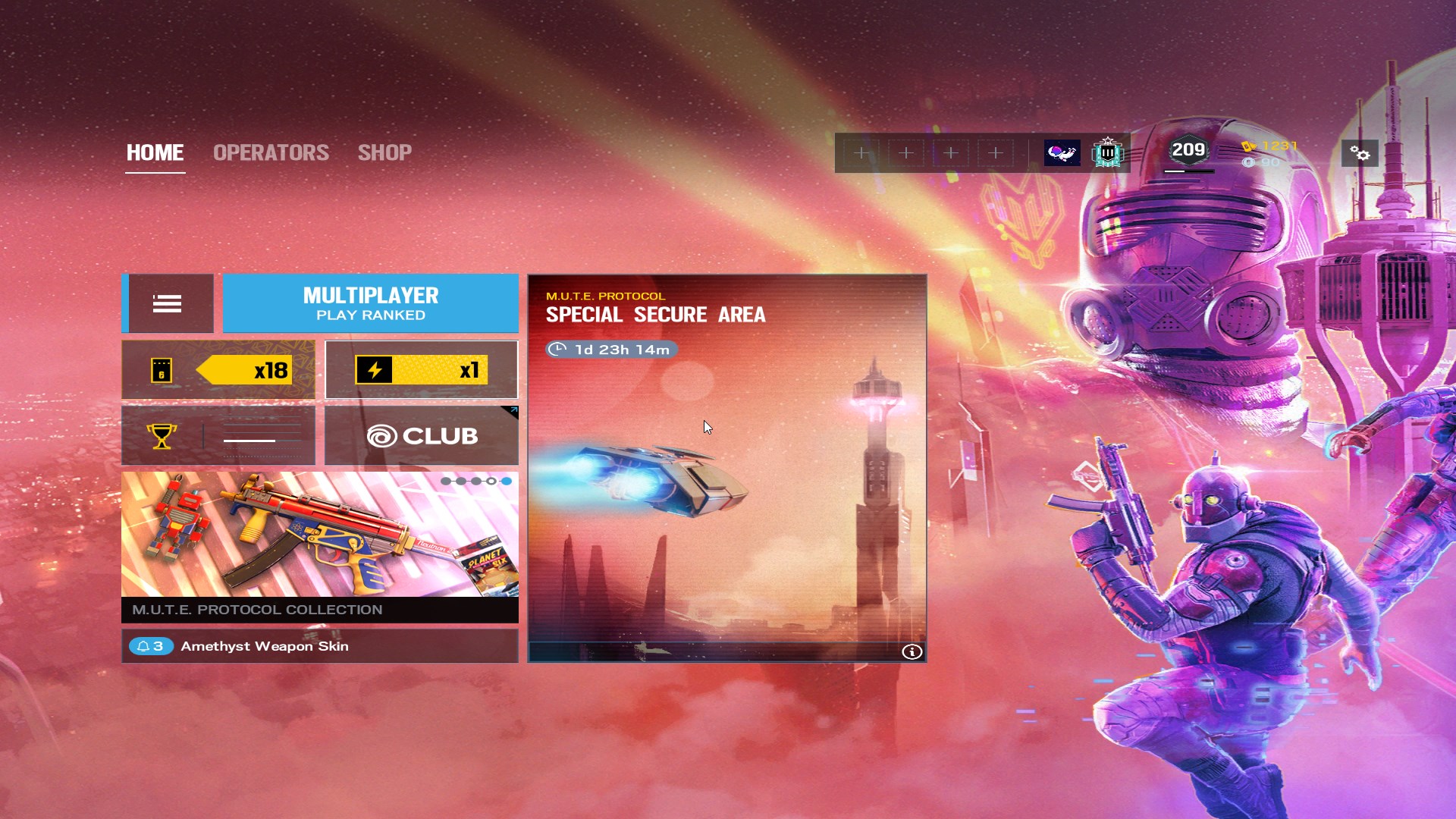Image resolution: width=1456 pixels, height=819 pixels.
Task: Open the Ubisoft Club tile
Action: coord(422,436)
